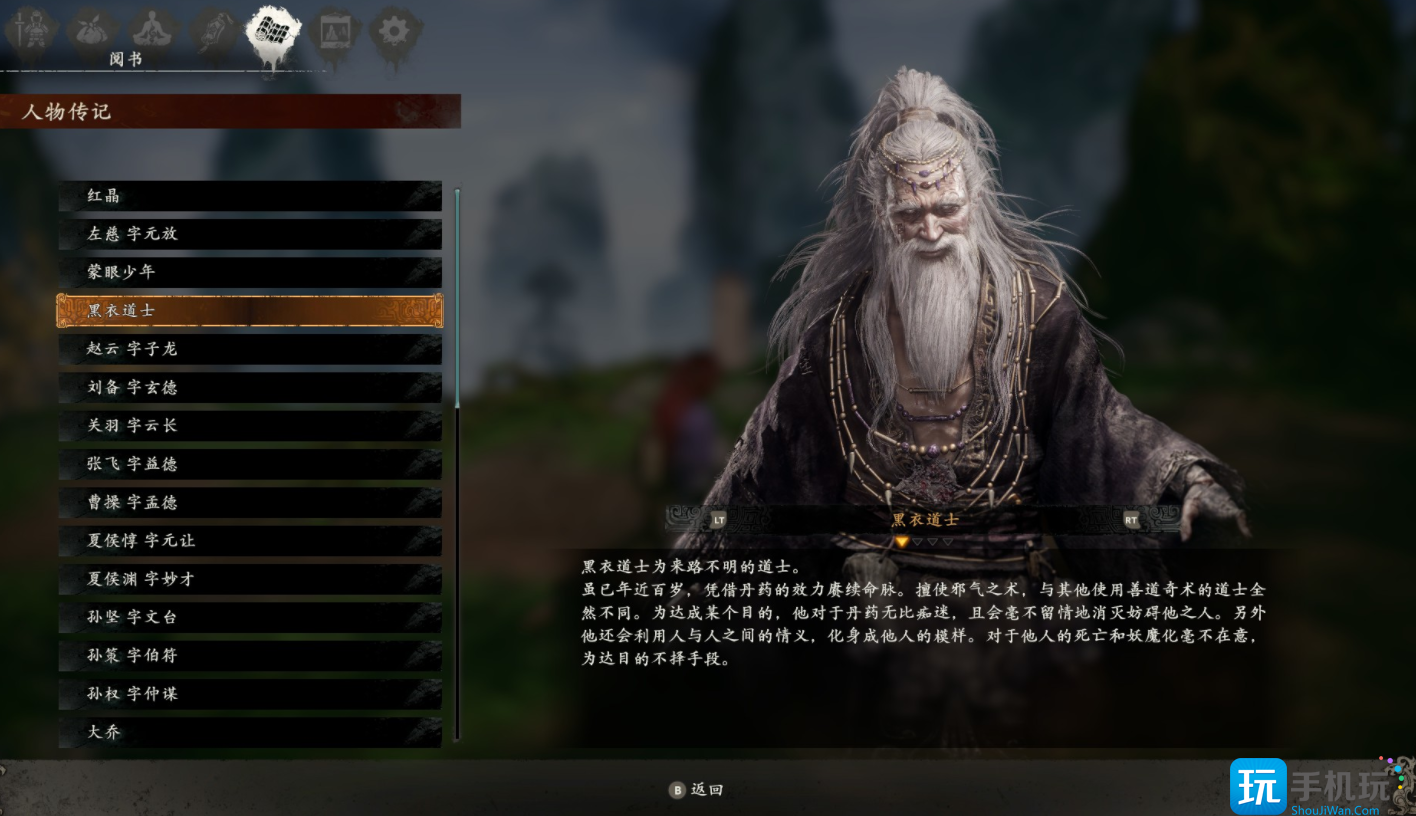Viewport: 1416px width, 816px height.
Task: Open the meditating figure tab
Action: [153, 30]
